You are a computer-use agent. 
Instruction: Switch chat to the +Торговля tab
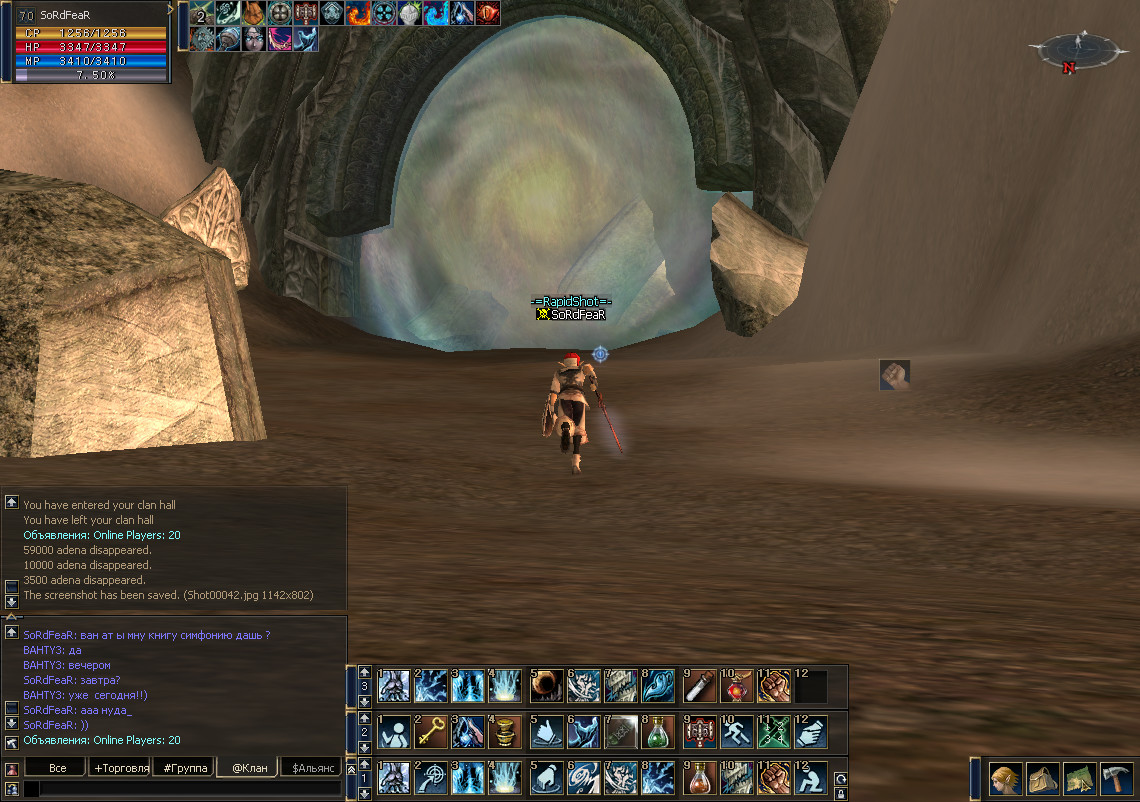(x=119, y=768)
